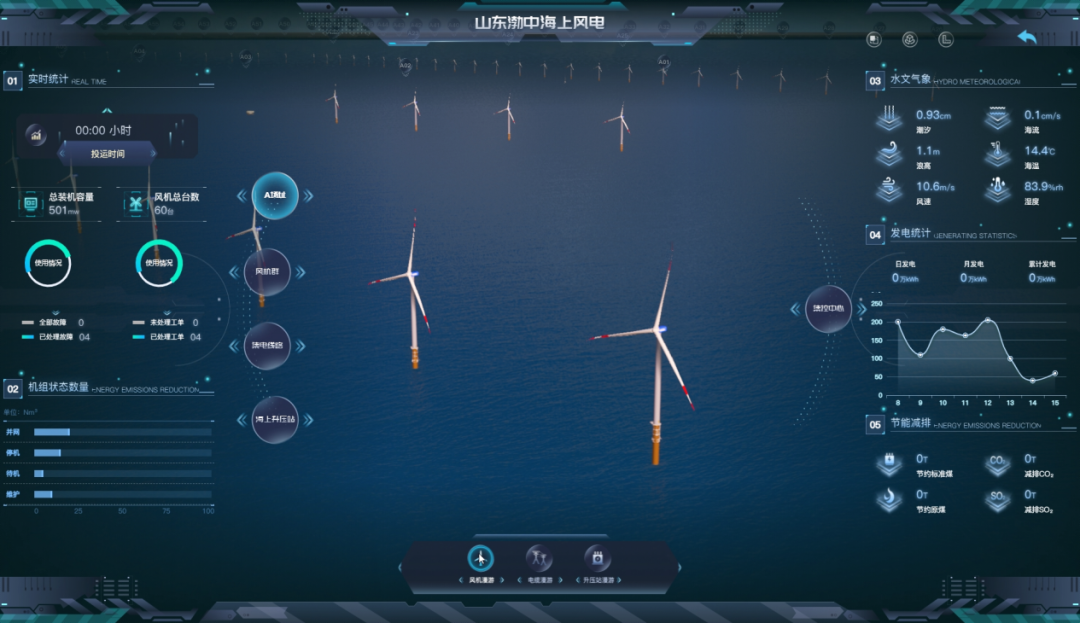Collapse the real-time panel with the up chevron

point(108,111)
